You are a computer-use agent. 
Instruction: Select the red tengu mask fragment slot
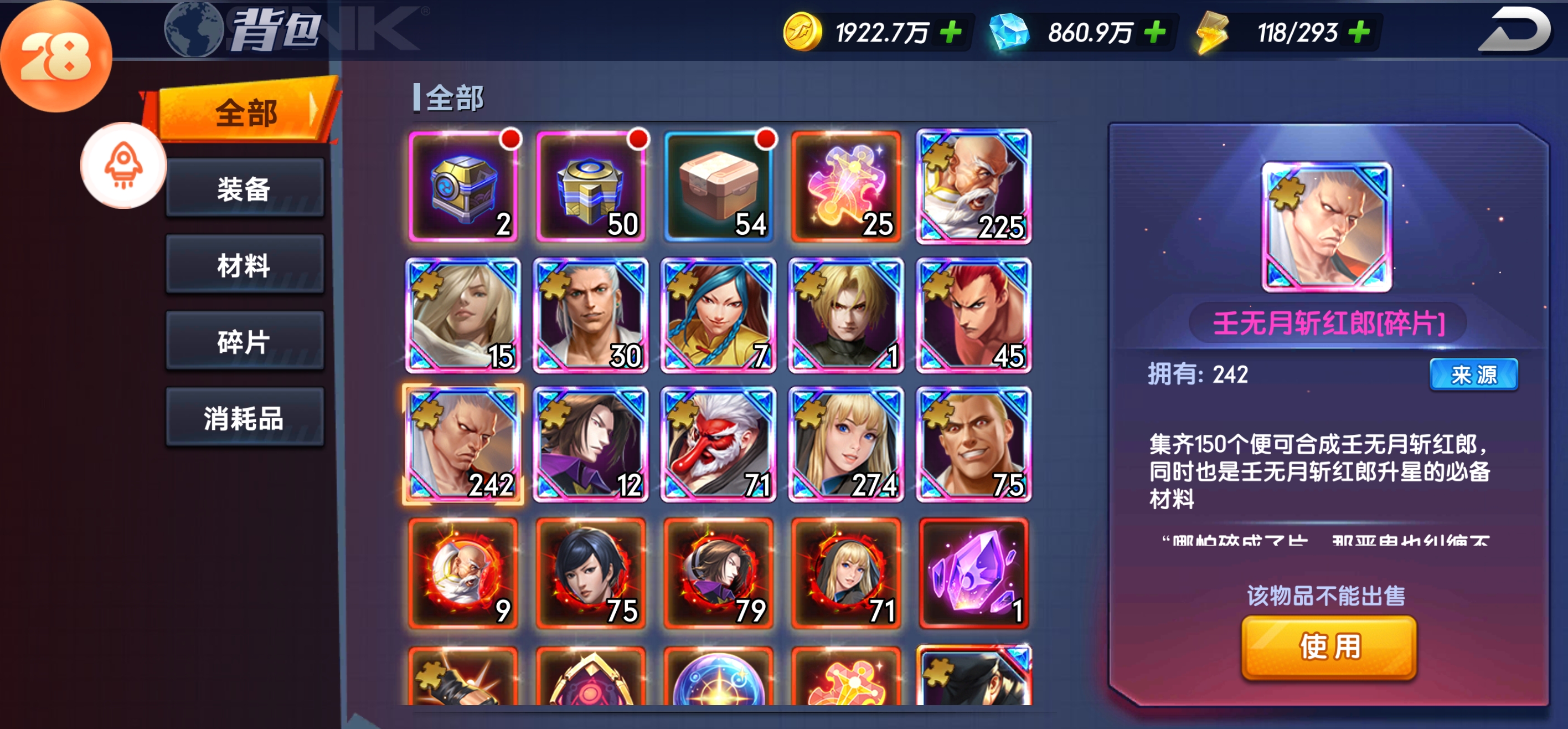point(718,444)
